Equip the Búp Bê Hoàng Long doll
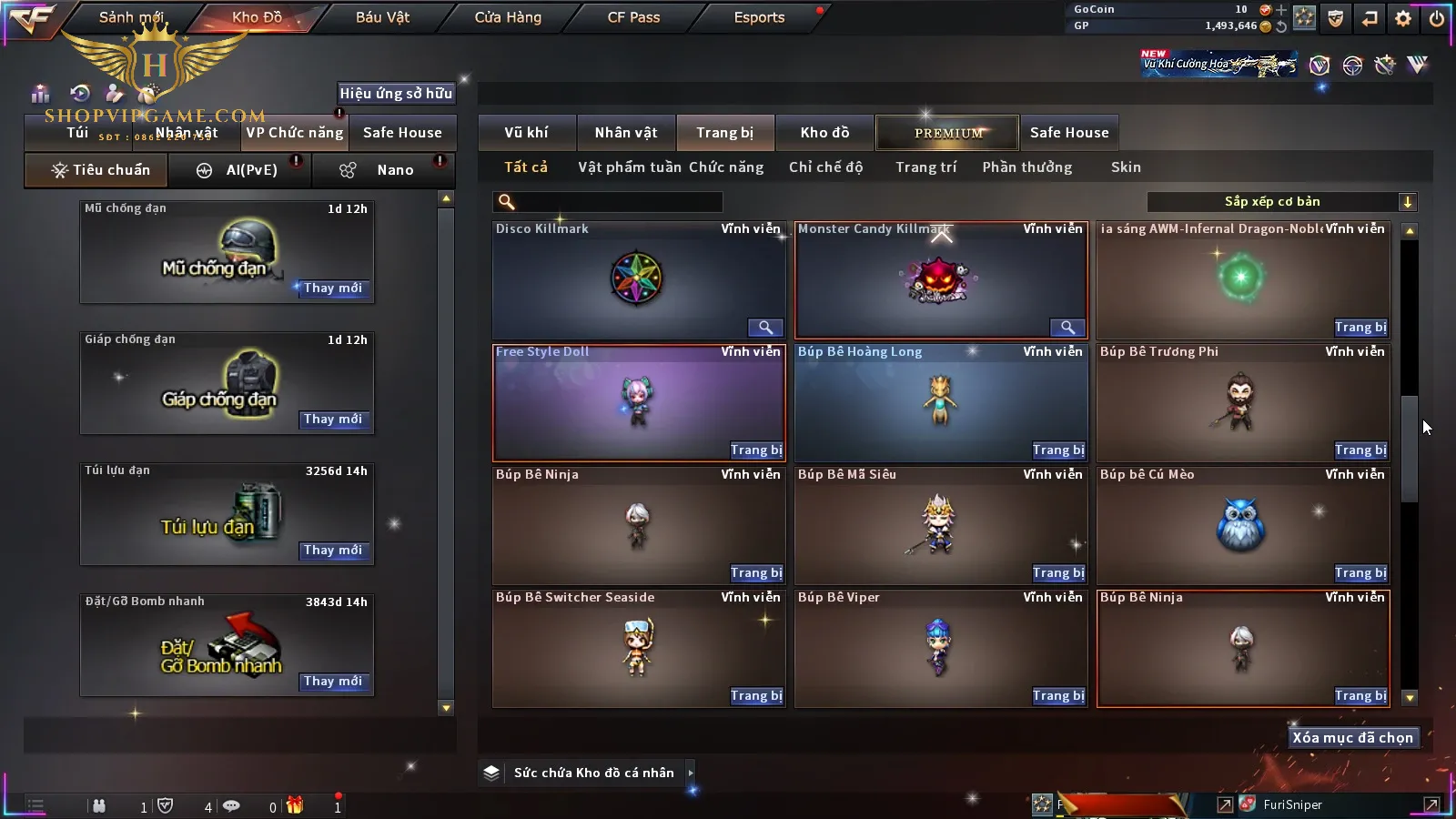Screen dimensions: 1456x819 pos(1058,450)
